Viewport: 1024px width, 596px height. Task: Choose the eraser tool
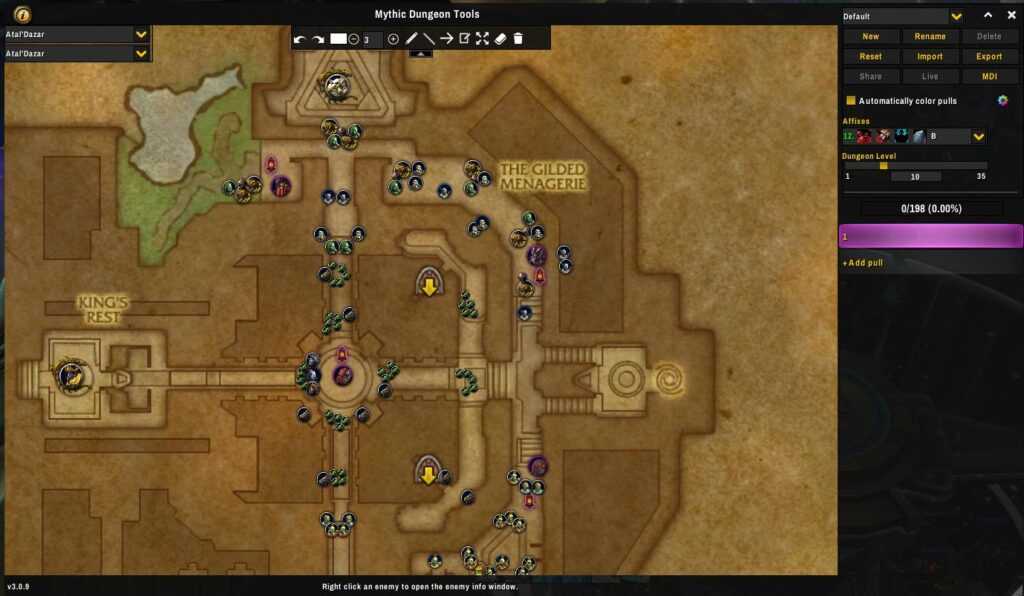point(500,39)
